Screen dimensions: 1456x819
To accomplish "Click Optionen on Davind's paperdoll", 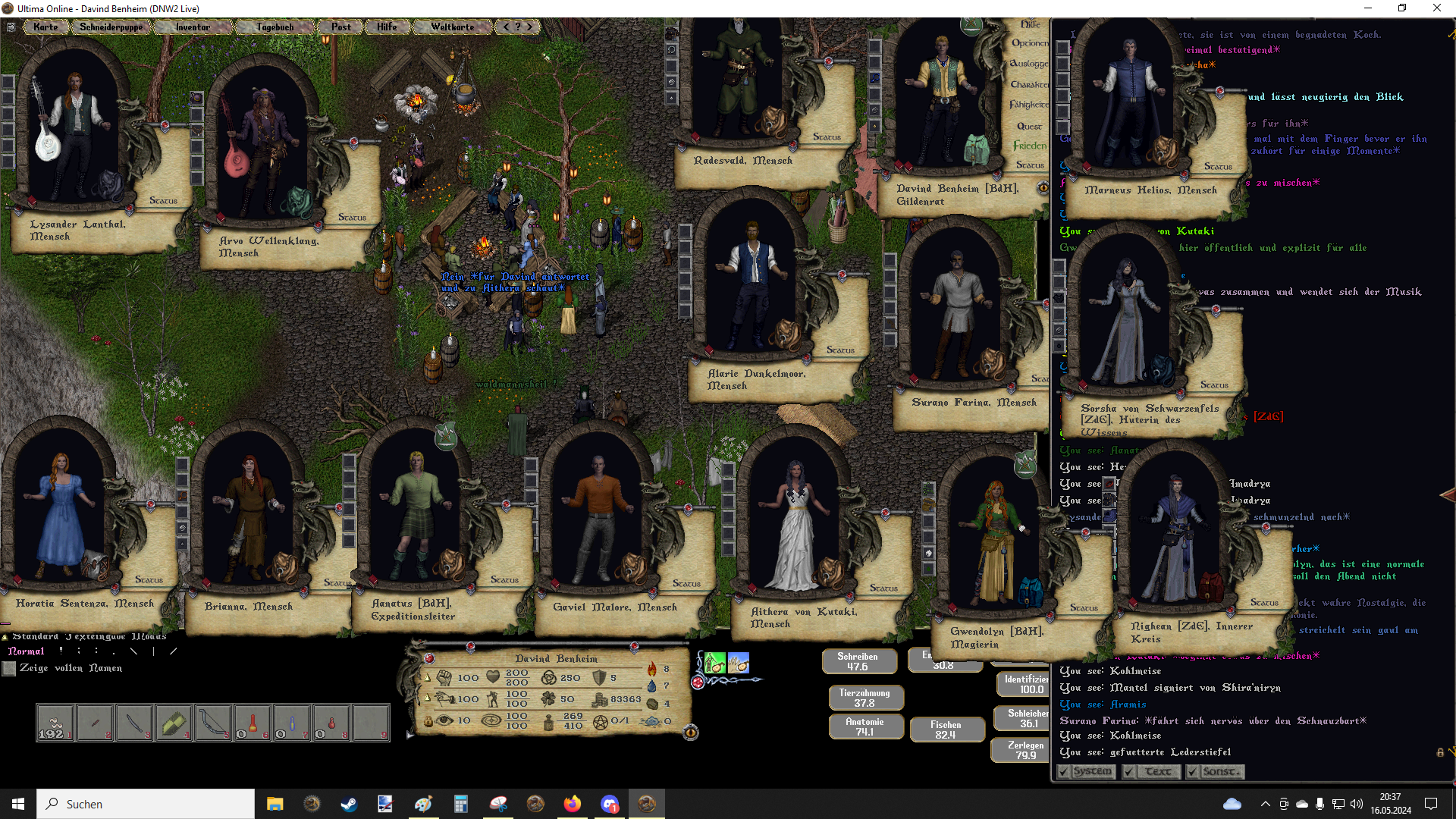I will click(1030, 43).
